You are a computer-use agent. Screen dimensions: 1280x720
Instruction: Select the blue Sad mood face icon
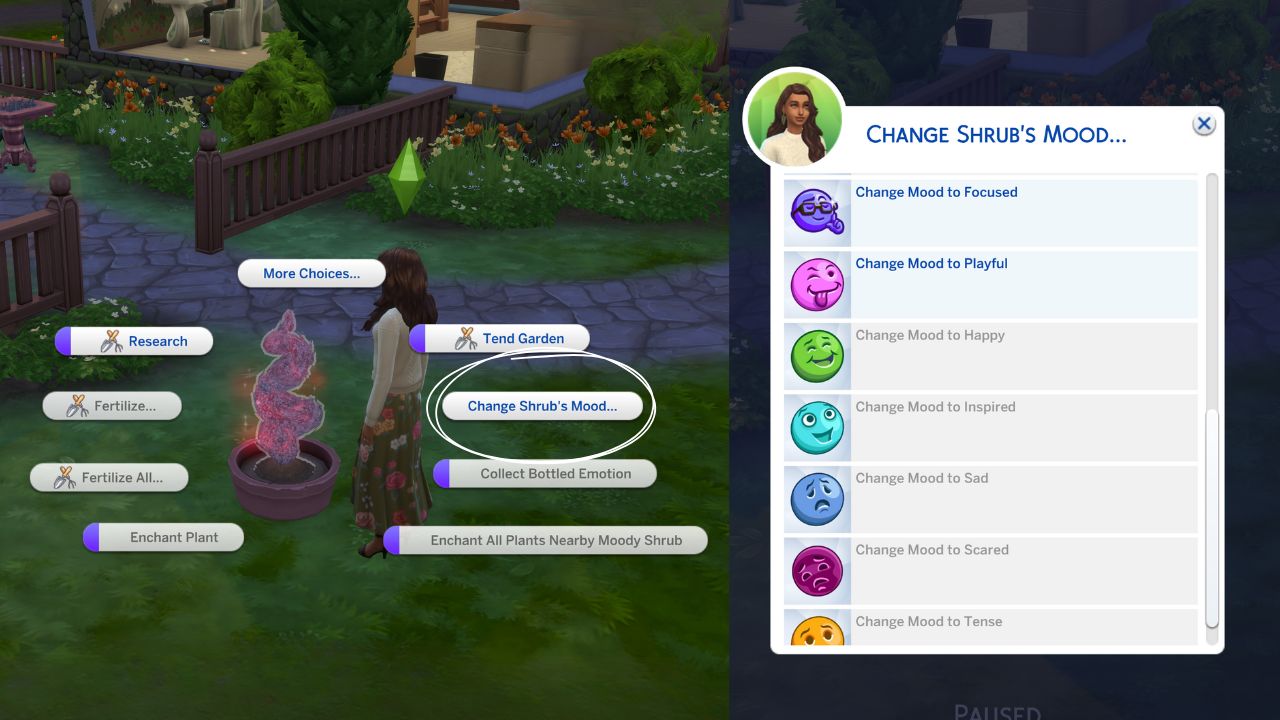817,499
